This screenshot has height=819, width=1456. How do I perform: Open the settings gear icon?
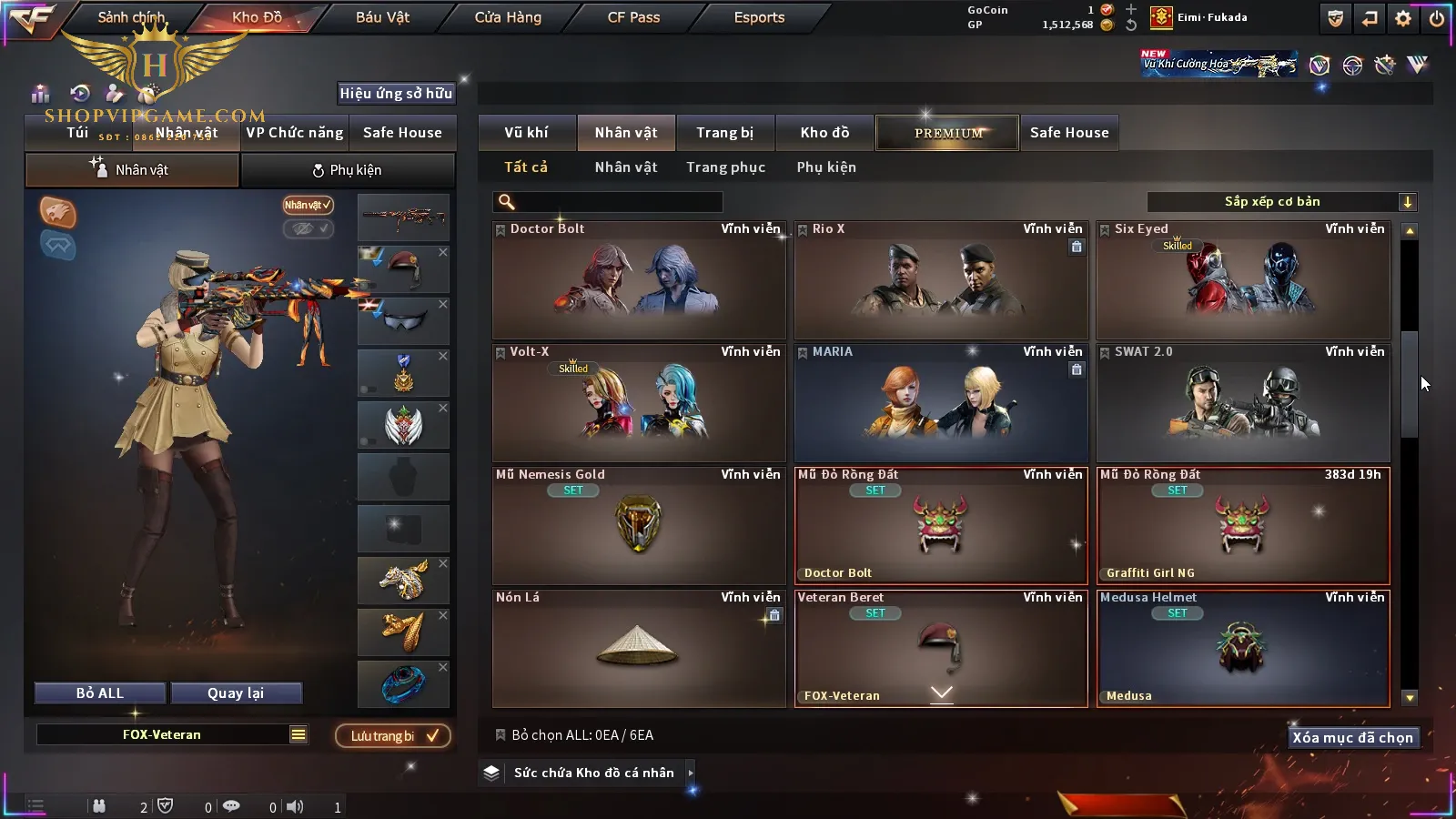pyautogui.click(x=1403, y=18)
